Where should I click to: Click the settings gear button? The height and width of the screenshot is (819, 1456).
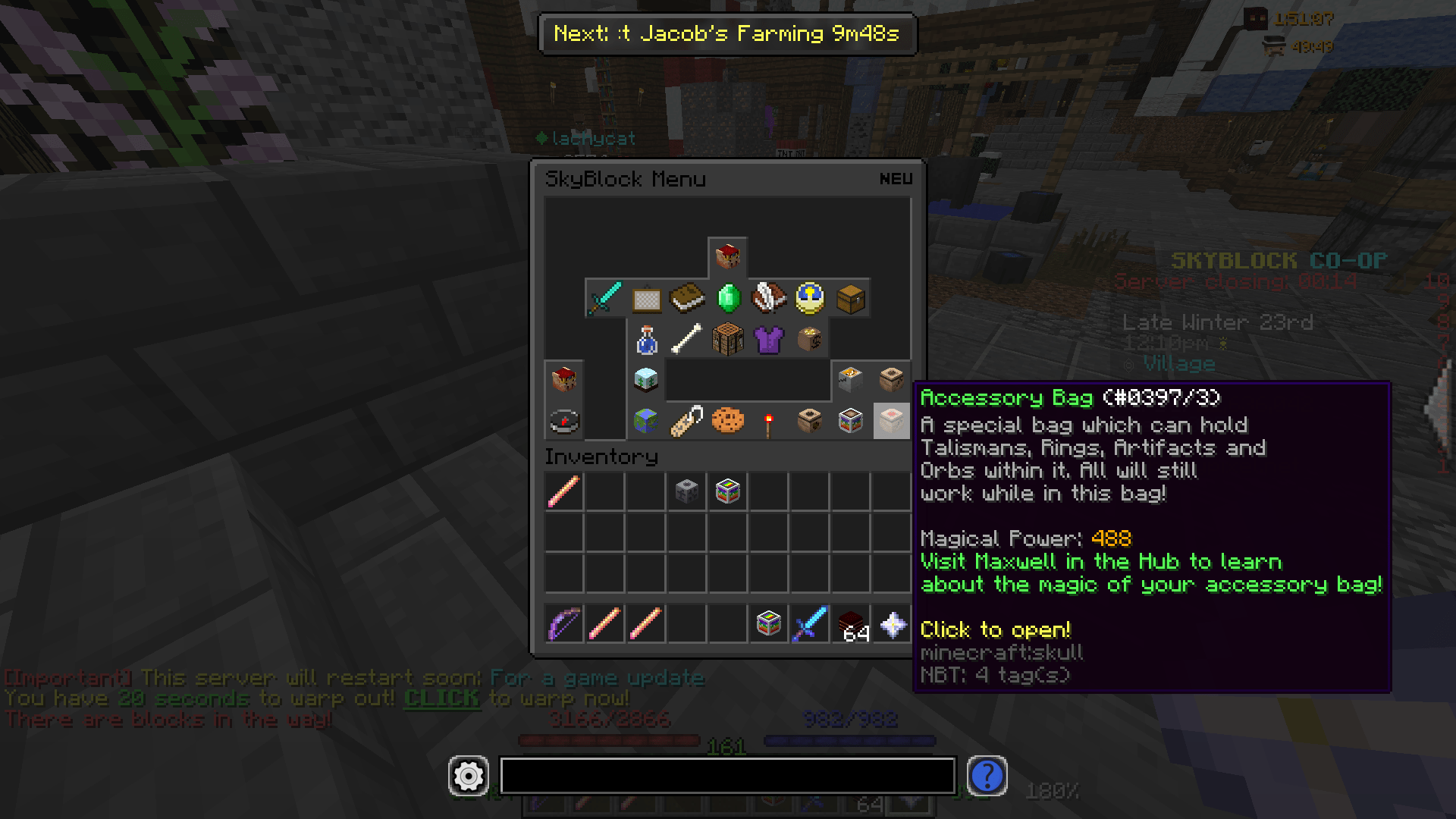pos(468,776)
